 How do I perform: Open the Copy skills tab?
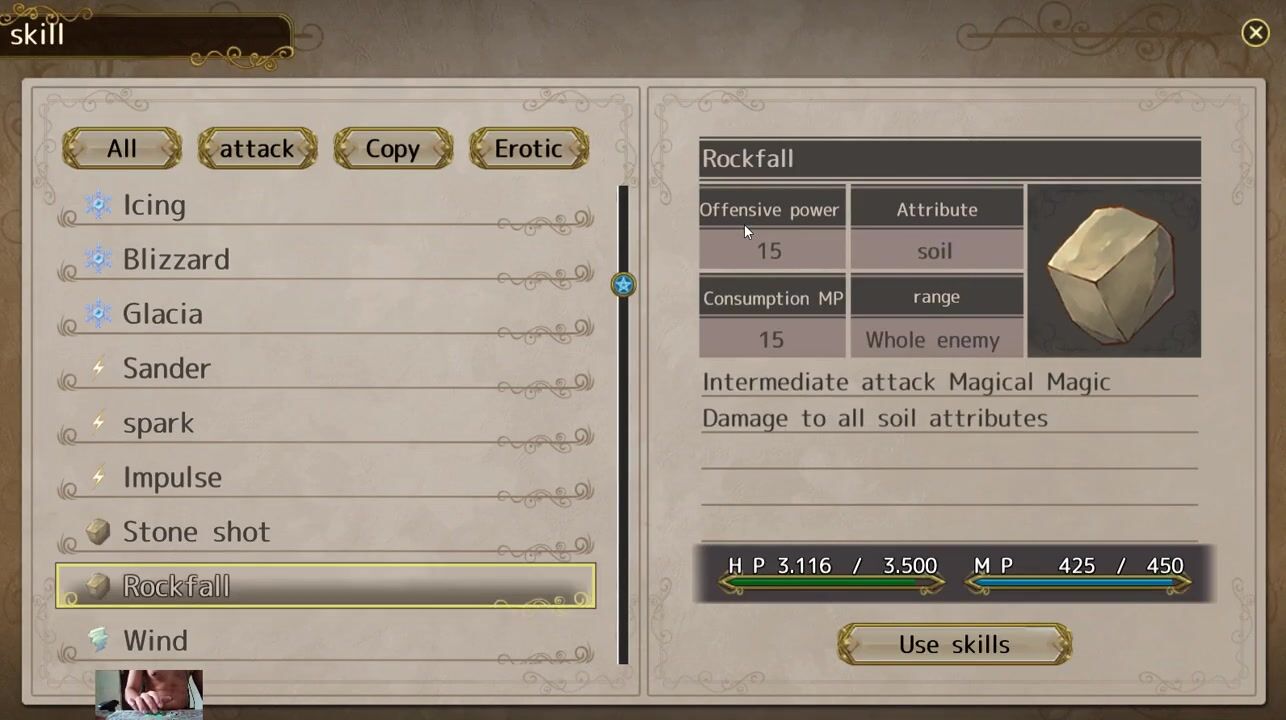click(392, 149)
